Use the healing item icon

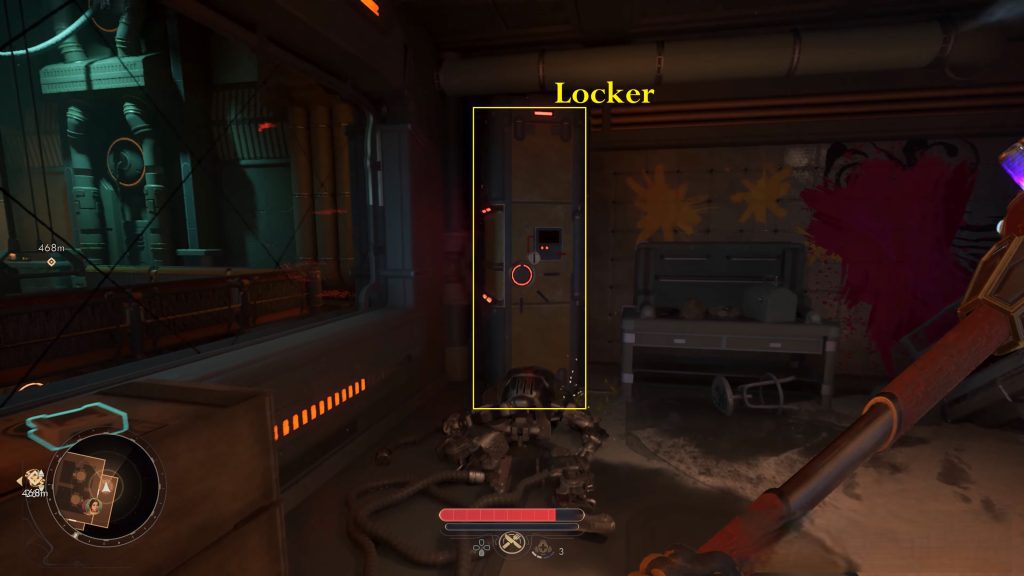coord(543,547)
